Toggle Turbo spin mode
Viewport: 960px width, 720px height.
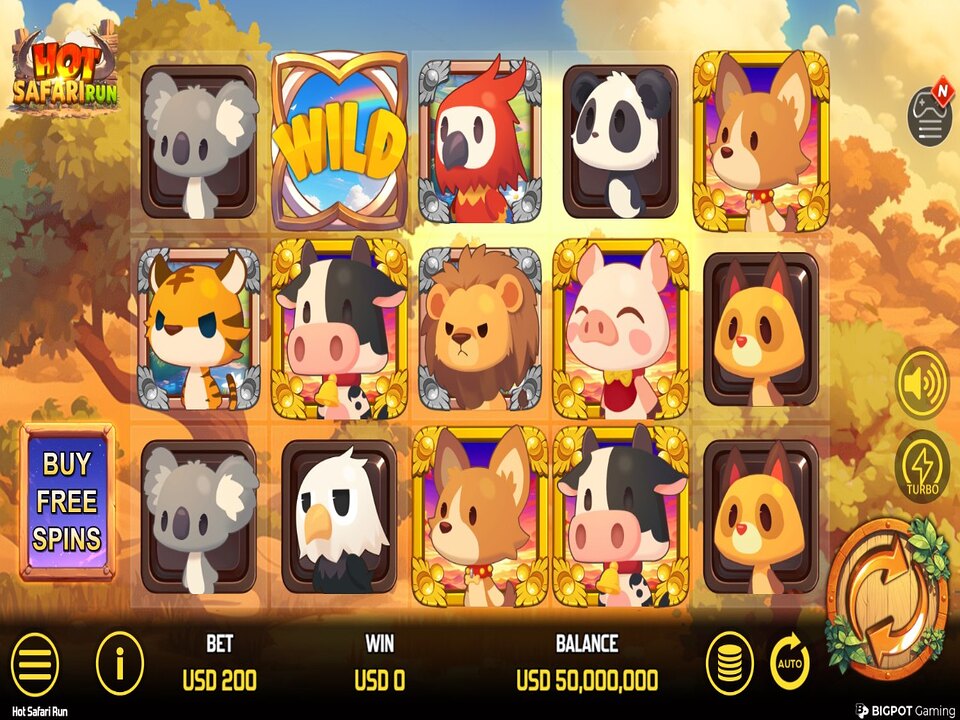pyautogui.click(x=922, y=467)
